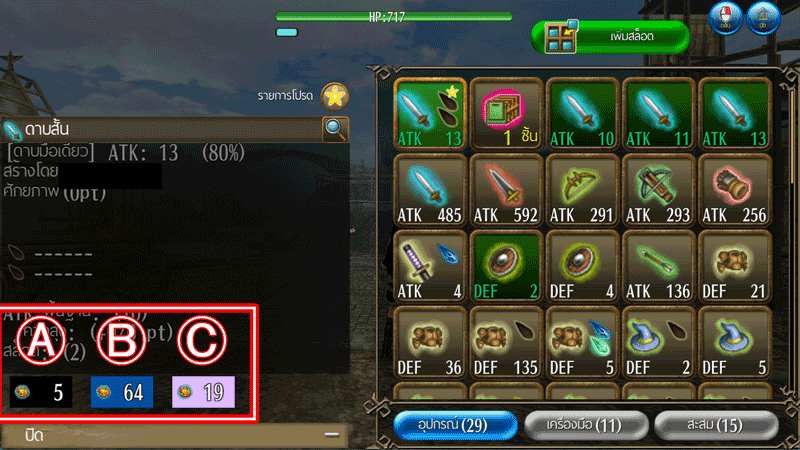
Task: Close the item detail panel with ปิด
Action: (172, 436)
